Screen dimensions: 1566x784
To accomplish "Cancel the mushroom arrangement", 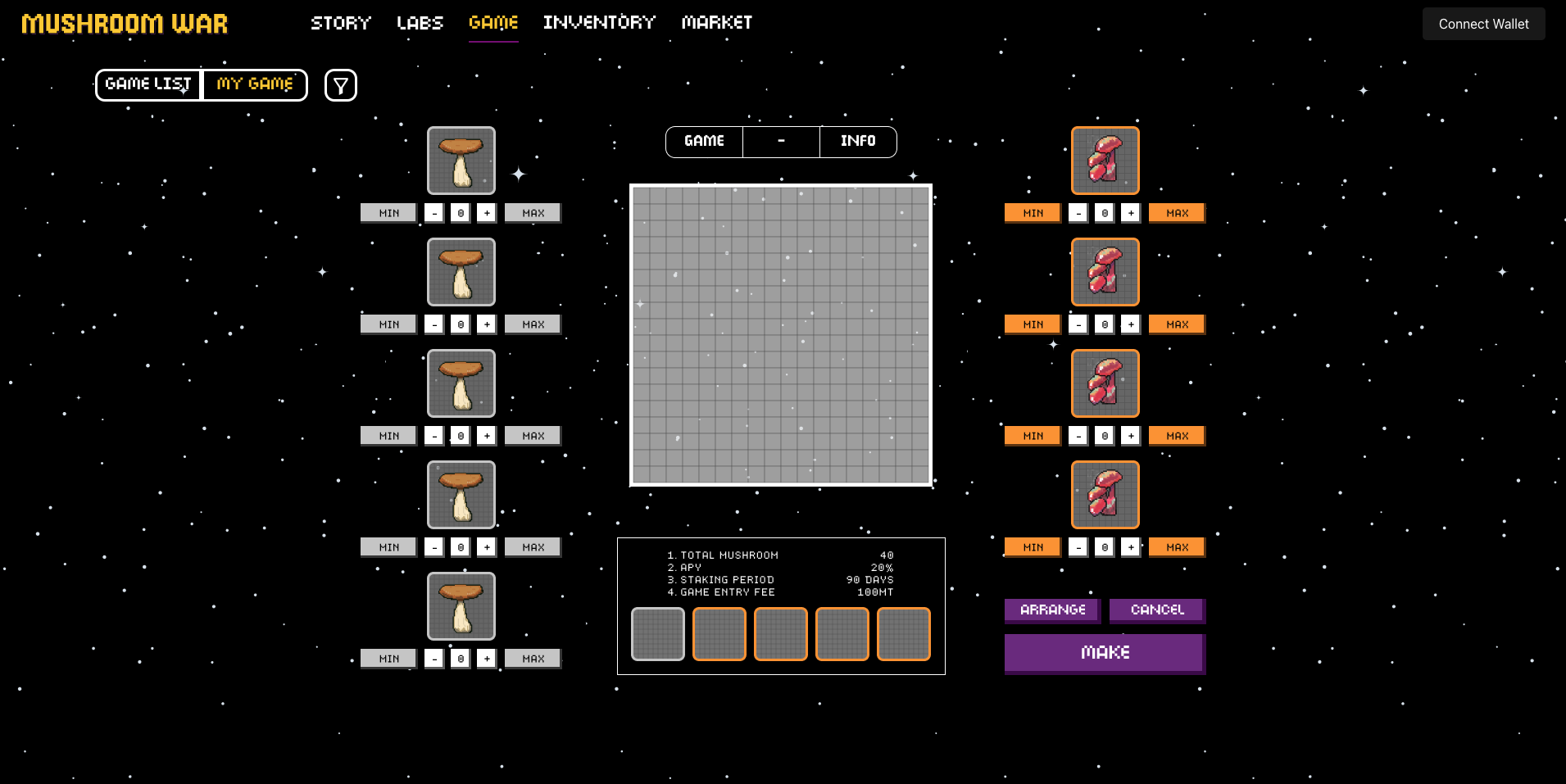I will click(1157, 610).
